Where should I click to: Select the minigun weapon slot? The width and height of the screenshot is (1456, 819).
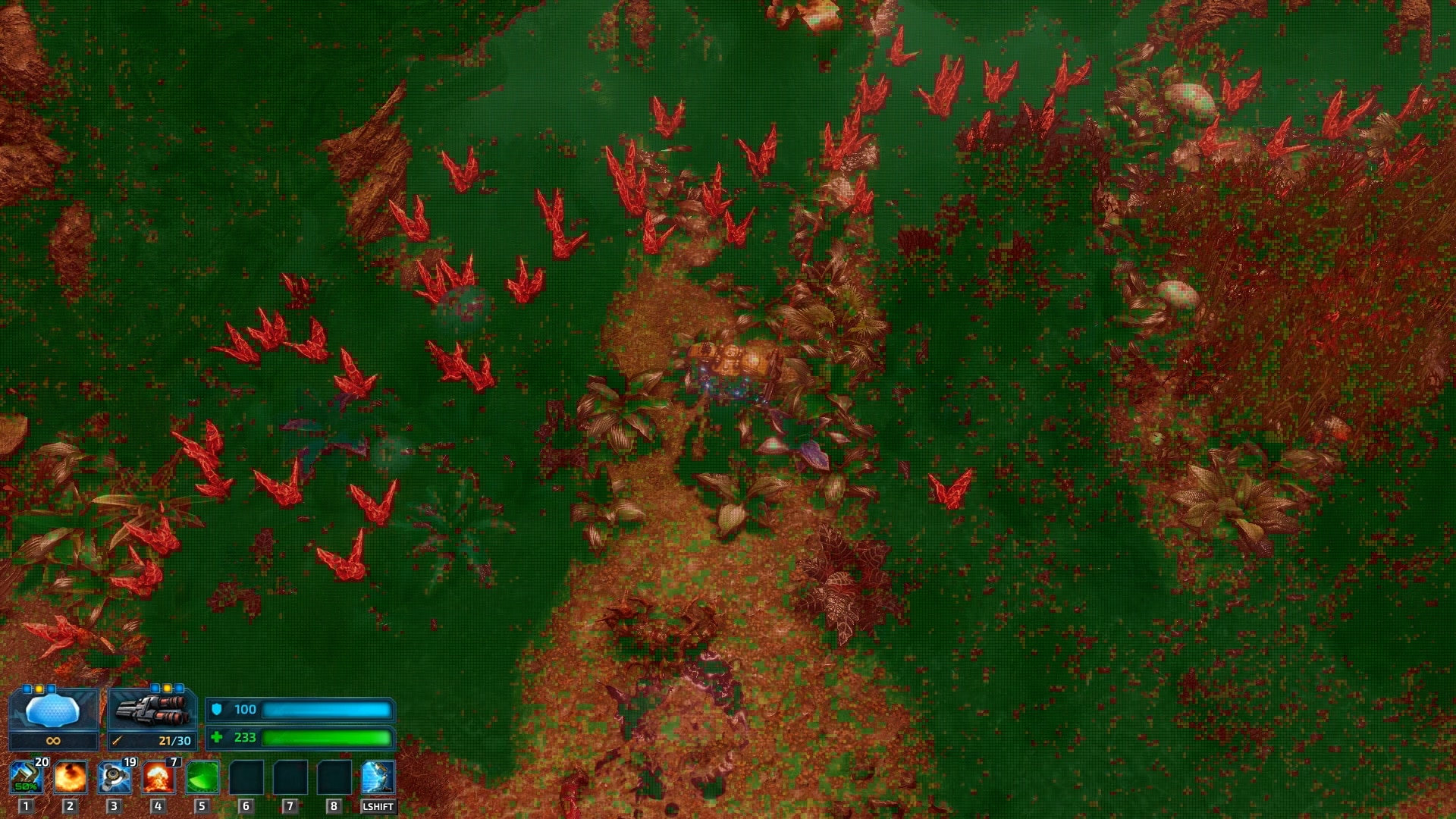pyautogui.click(x=152, y=711)
